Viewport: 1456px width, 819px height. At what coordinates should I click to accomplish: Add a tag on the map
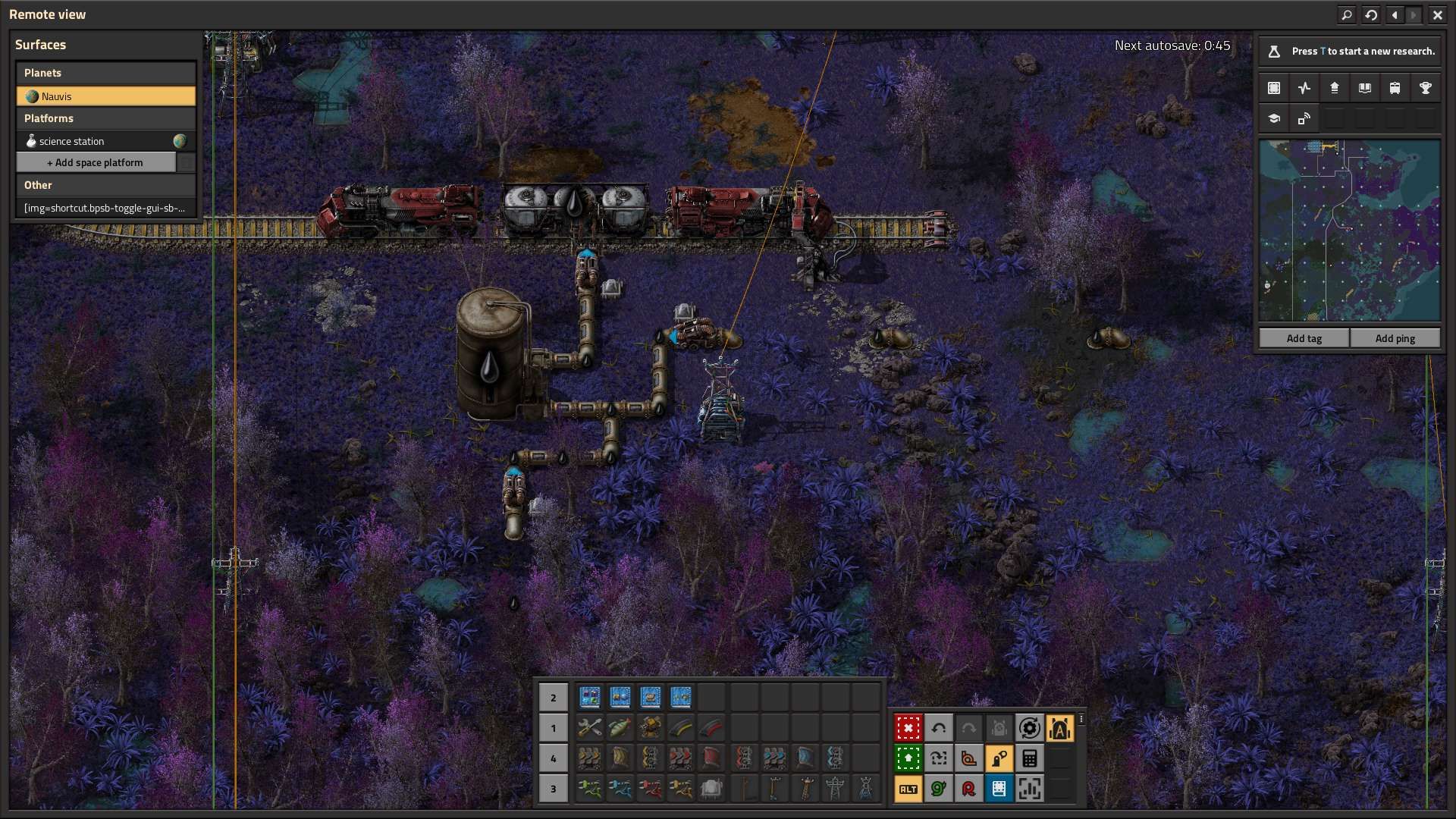[x=1304, y=338]
